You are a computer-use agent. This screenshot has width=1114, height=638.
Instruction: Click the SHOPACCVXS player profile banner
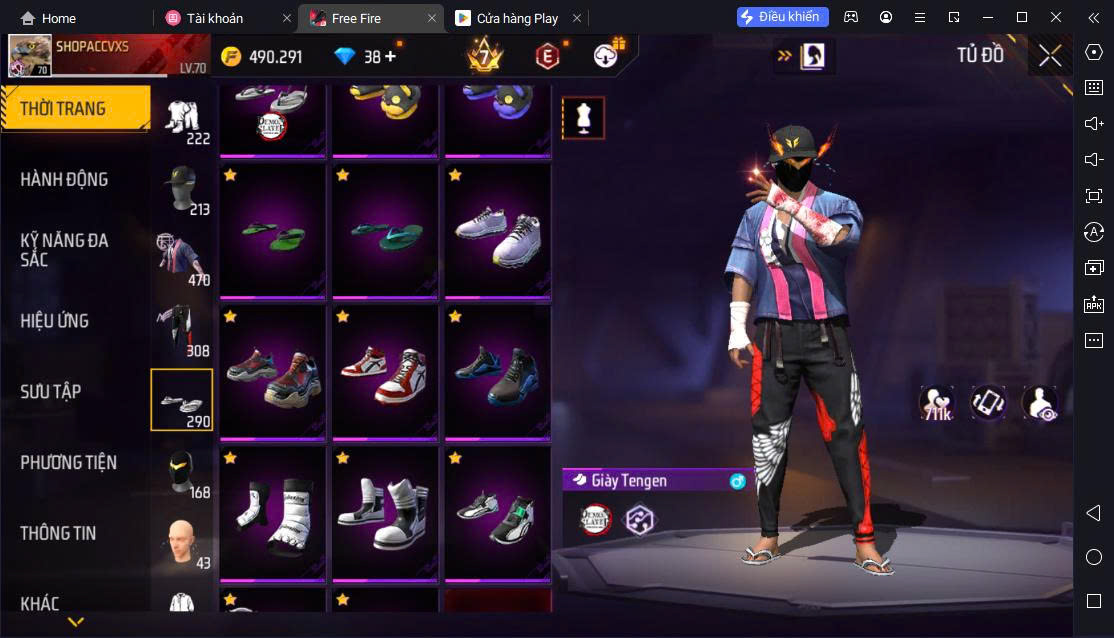(110, 56)
